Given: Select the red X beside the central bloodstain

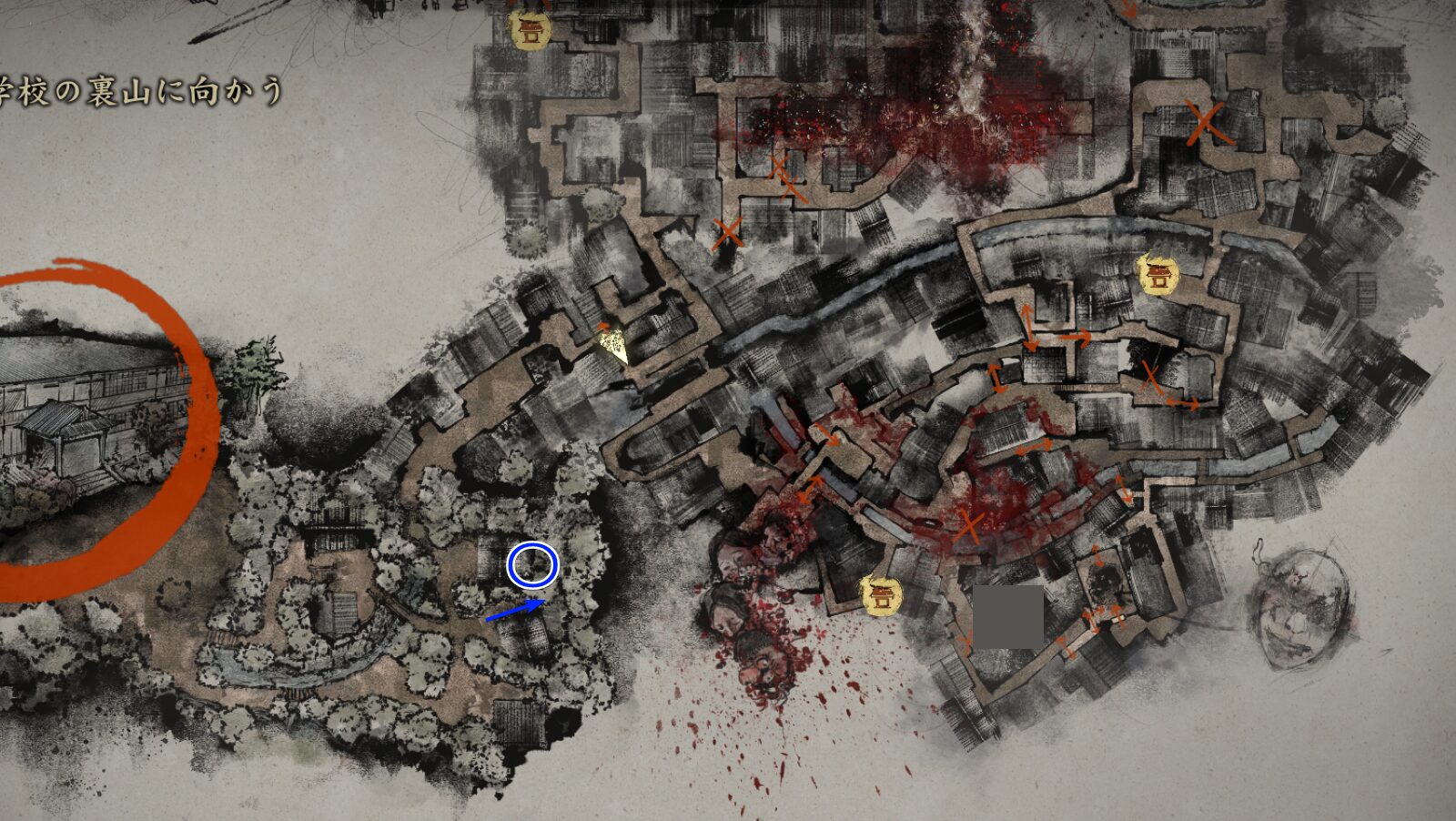Looking at the screenshot, I should 967,526.
